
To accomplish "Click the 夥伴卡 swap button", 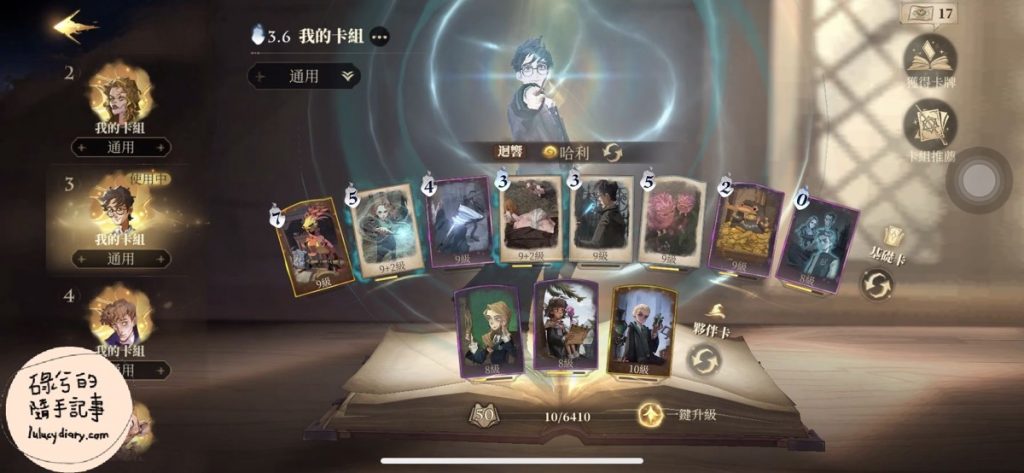I will coord(704,359).
